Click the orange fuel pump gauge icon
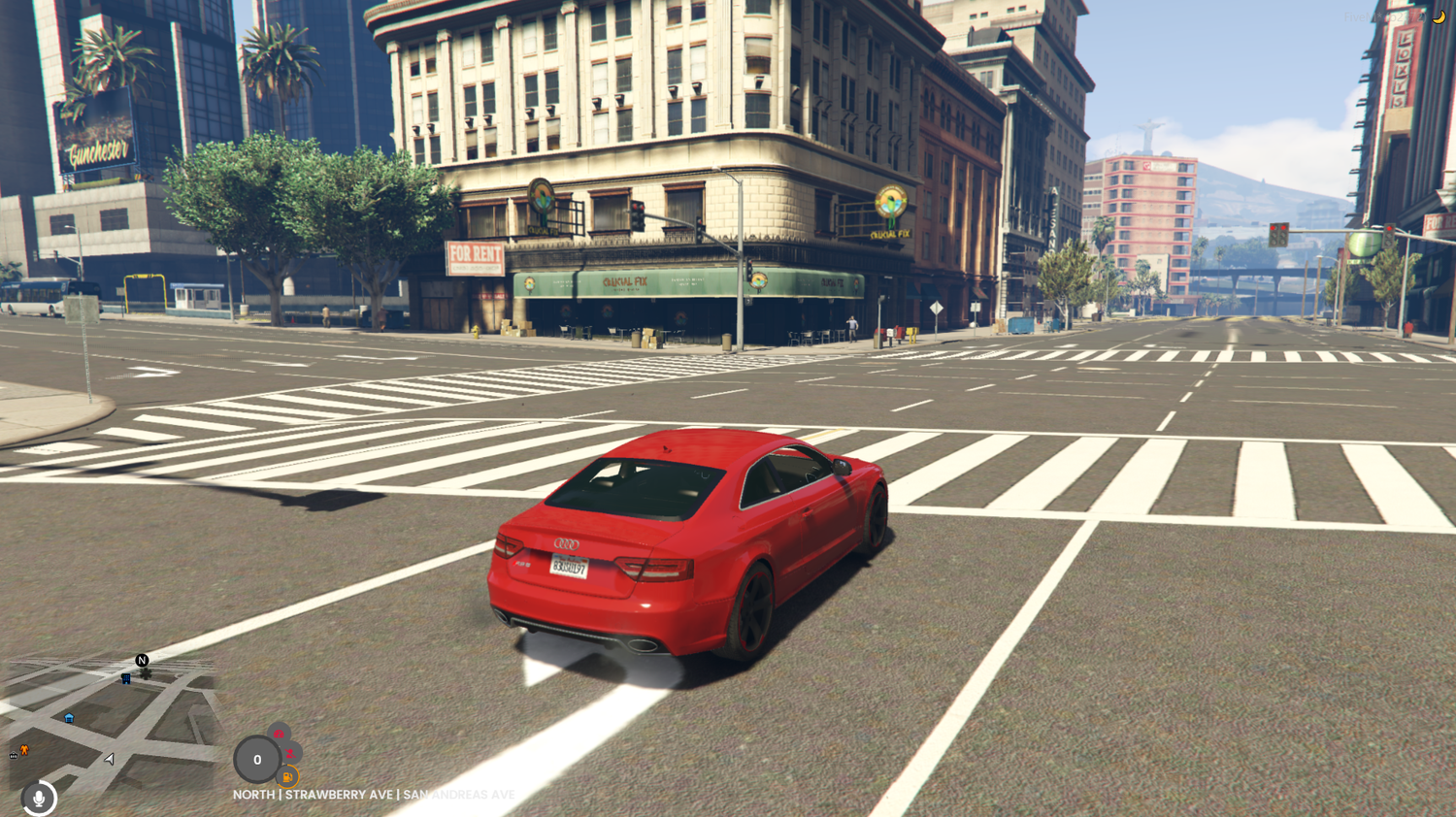1456x817 pixels. pyautogui.click(x=287, y=776)
